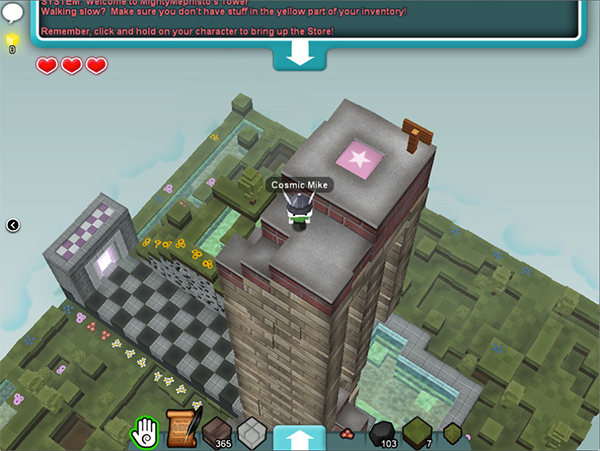Select the red flower item slot
The height and width of the screenshot is (451, 600).
[347, 435]
